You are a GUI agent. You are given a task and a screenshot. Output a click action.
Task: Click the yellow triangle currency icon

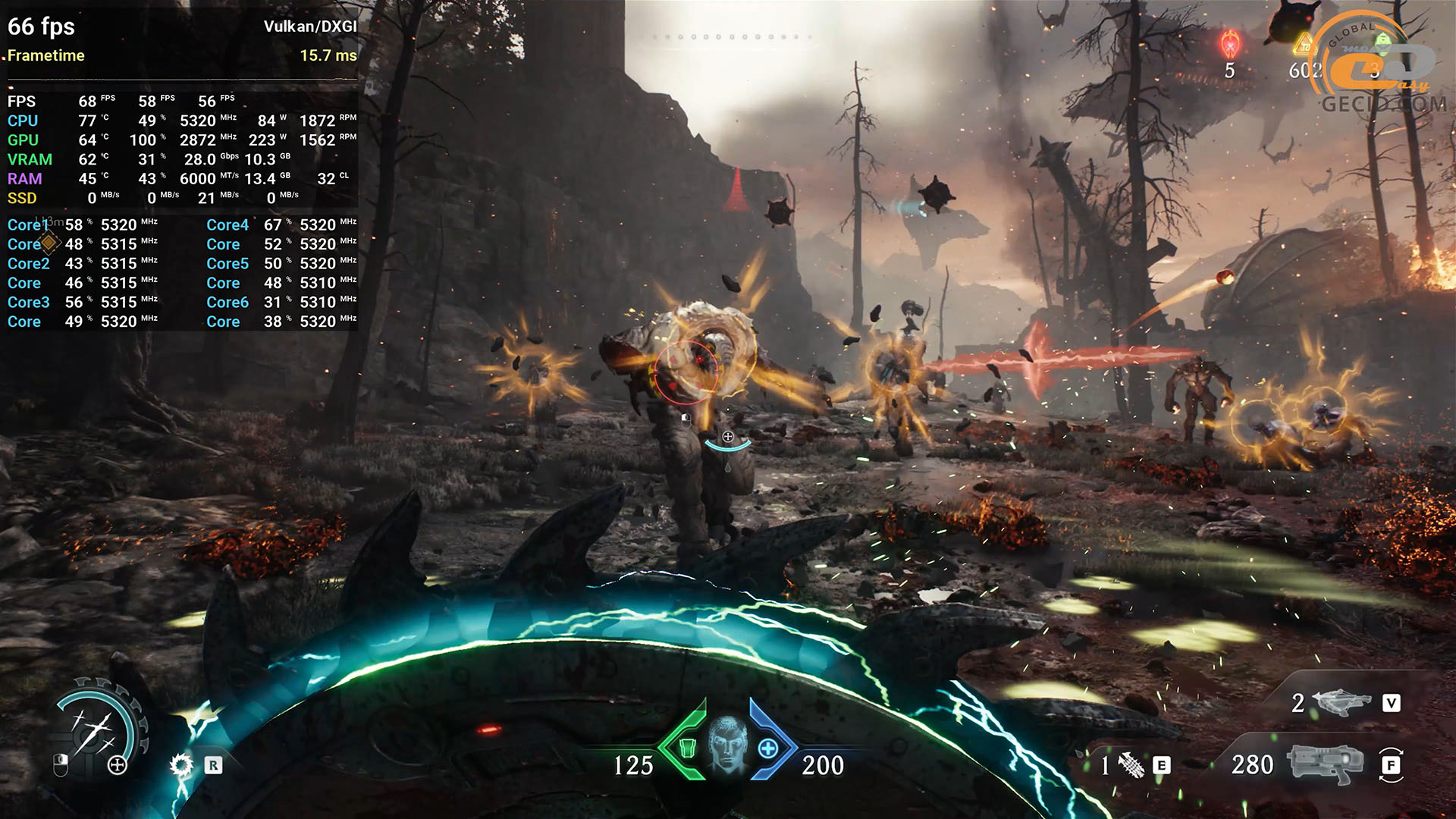coord(1304,44)
